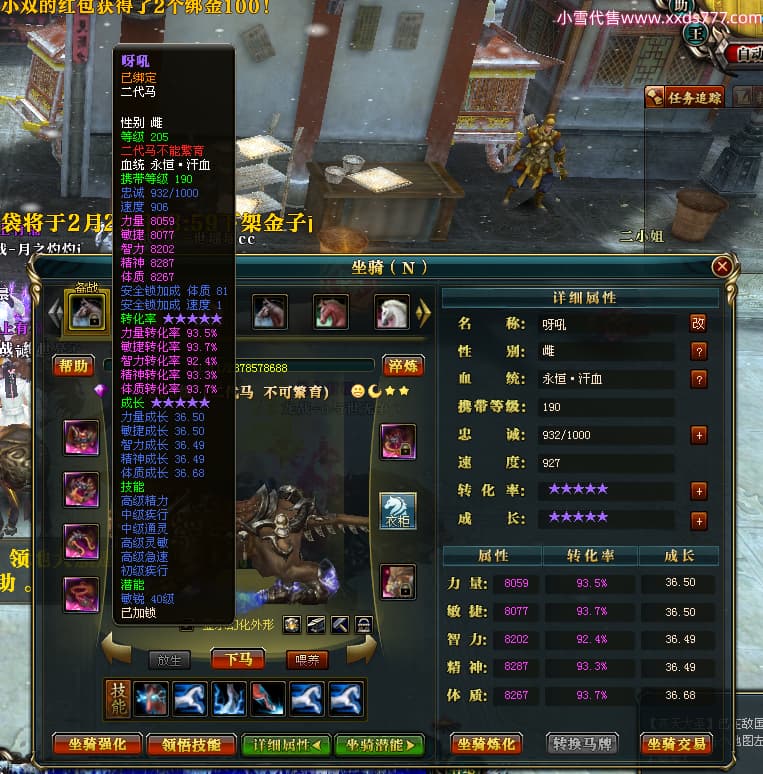Click the 帮助 help button

(x=72, y=366)
